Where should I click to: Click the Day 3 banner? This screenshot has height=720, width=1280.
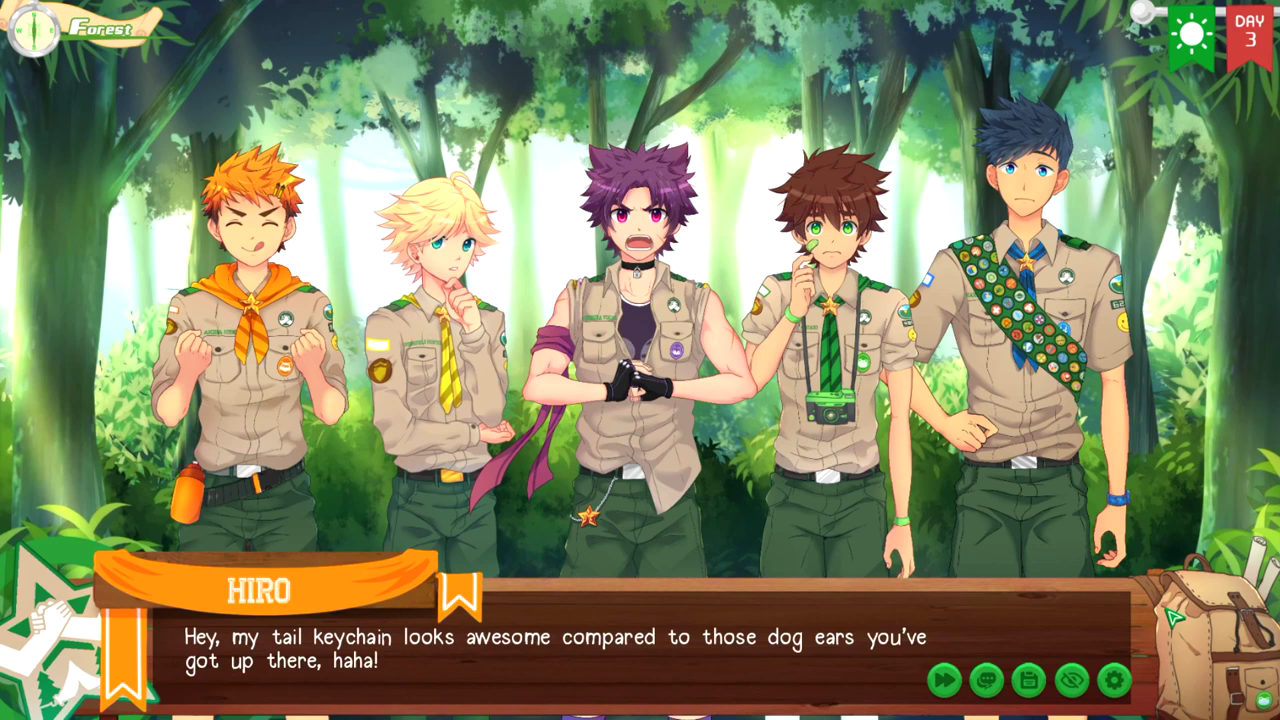pos(1249,36)
